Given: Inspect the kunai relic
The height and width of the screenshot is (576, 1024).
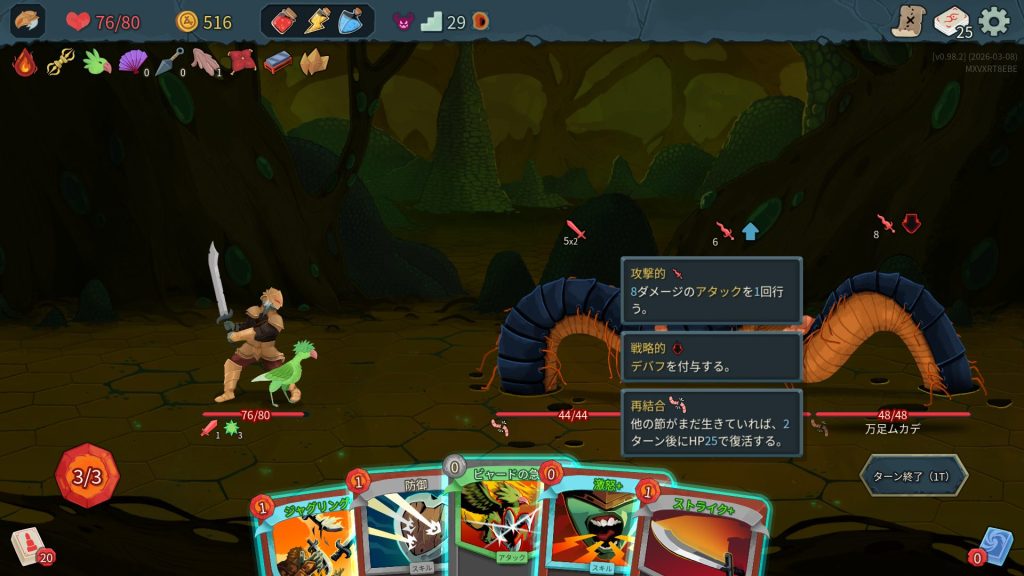Looking at the screenshot, I should click(x=168, y=63).
